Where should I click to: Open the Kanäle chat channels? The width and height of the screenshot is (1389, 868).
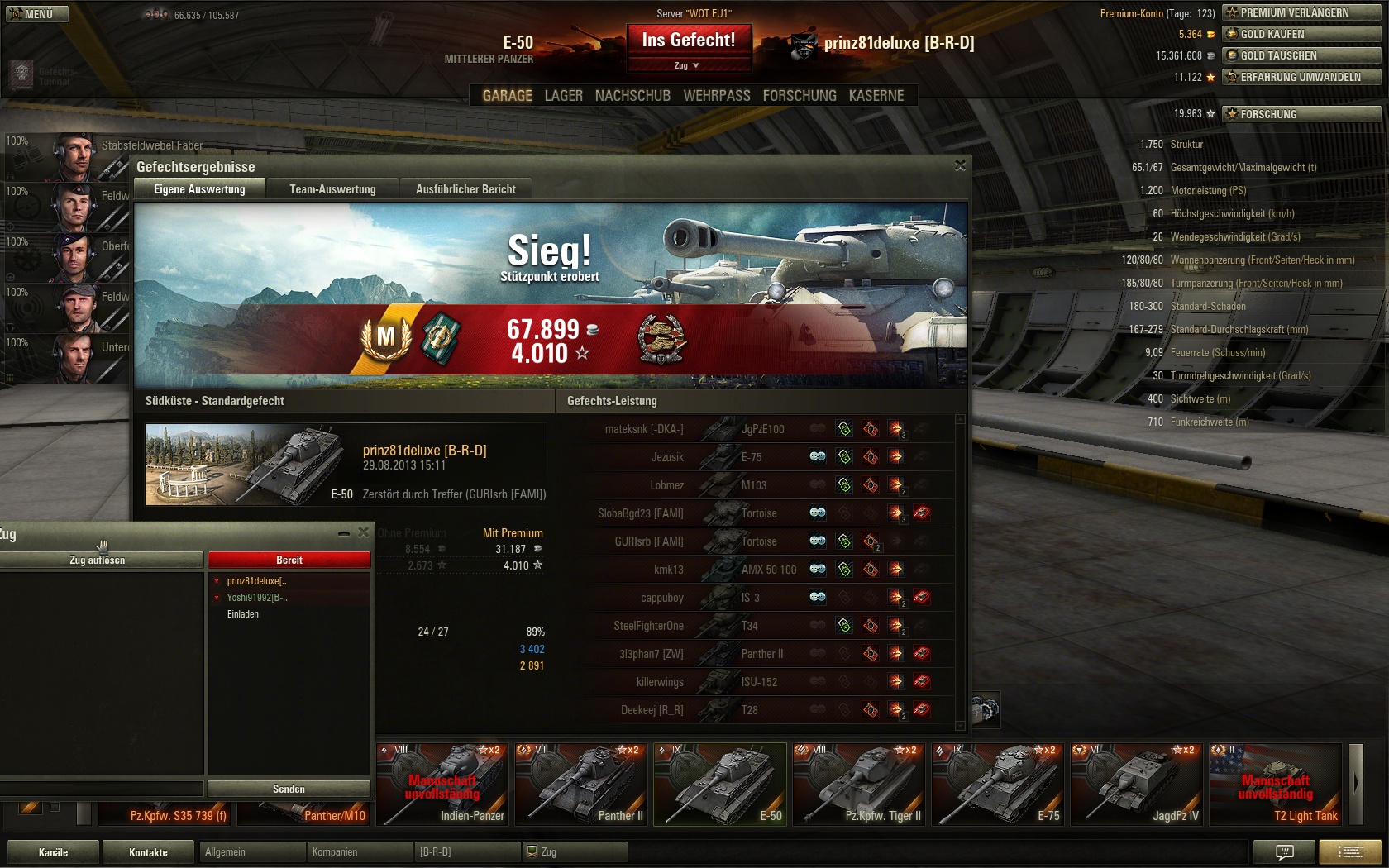click(53, 852)
